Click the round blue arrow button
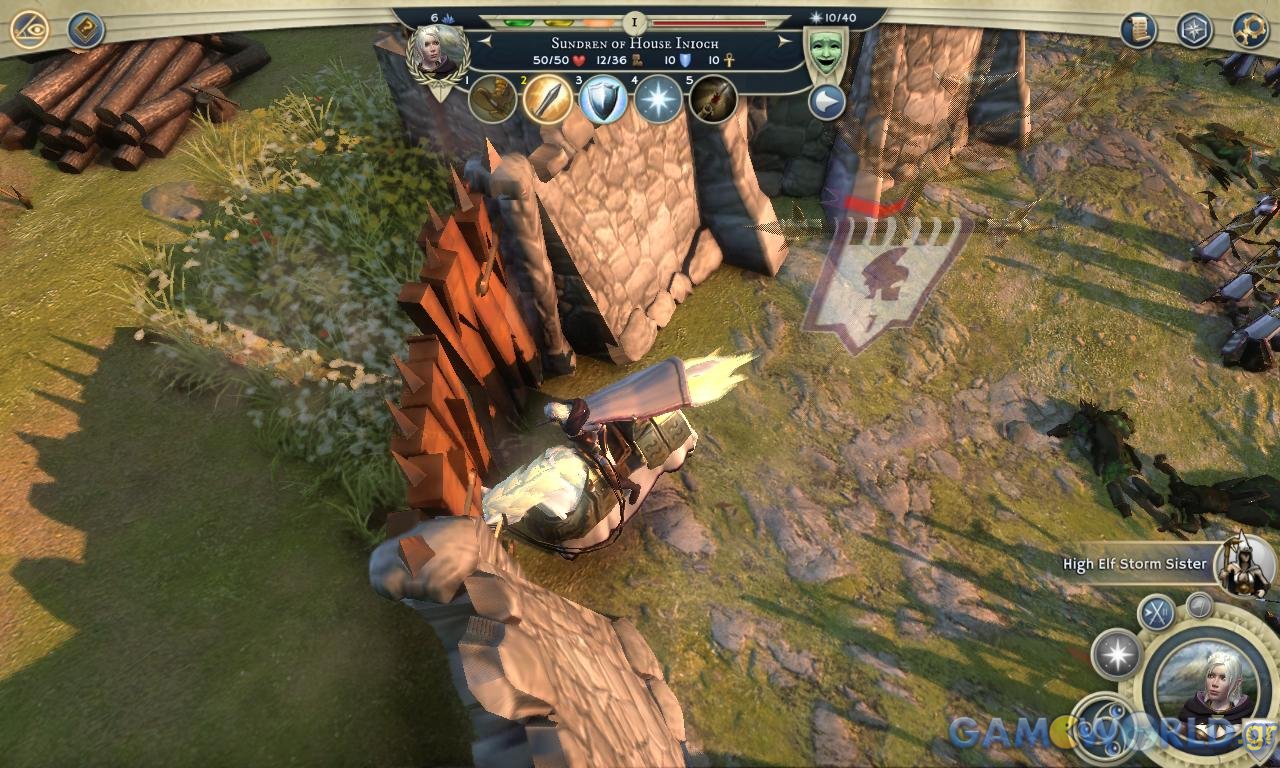The image size is (1280, 768). (x=826, y=102)
